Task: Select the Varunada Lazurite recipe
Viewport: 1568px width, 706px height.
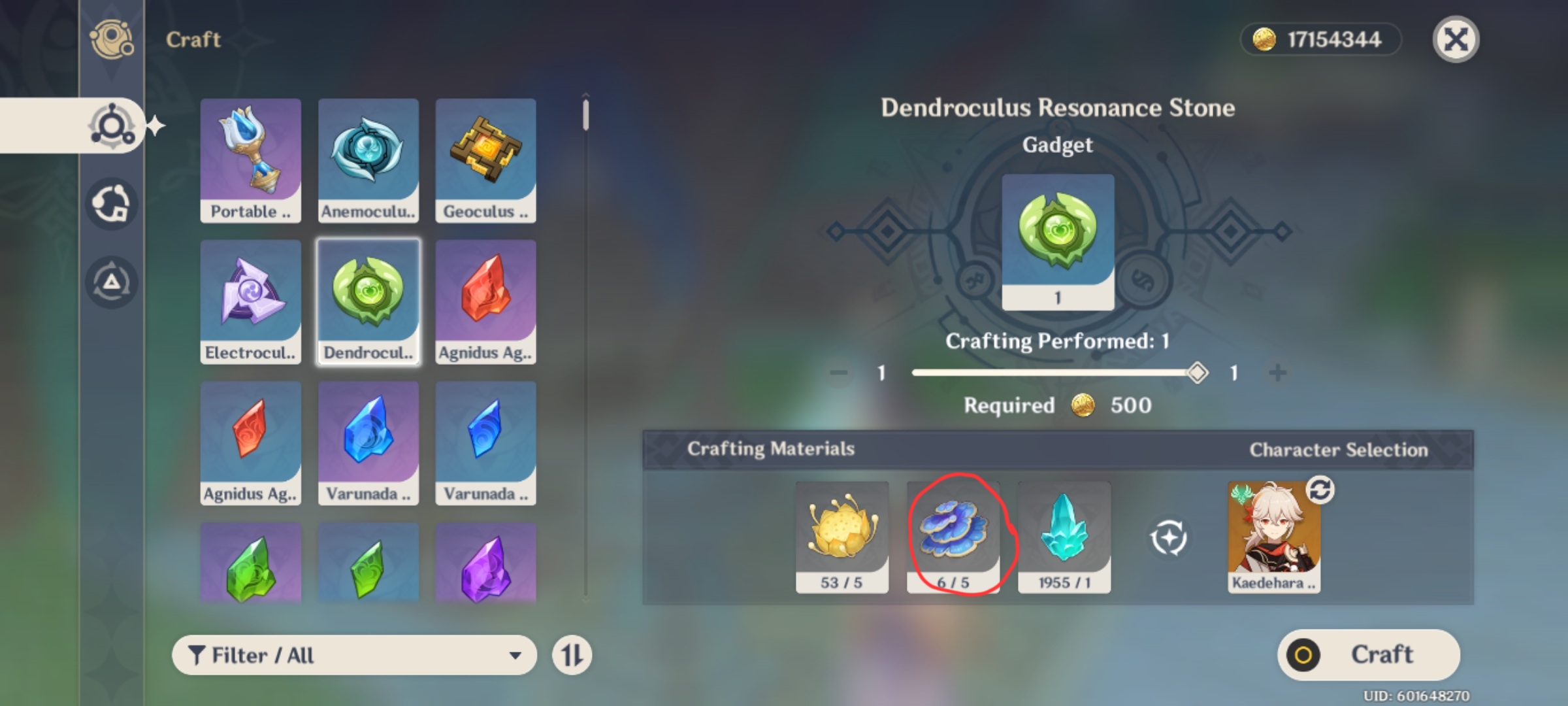Action: click(x=368, y=442)
